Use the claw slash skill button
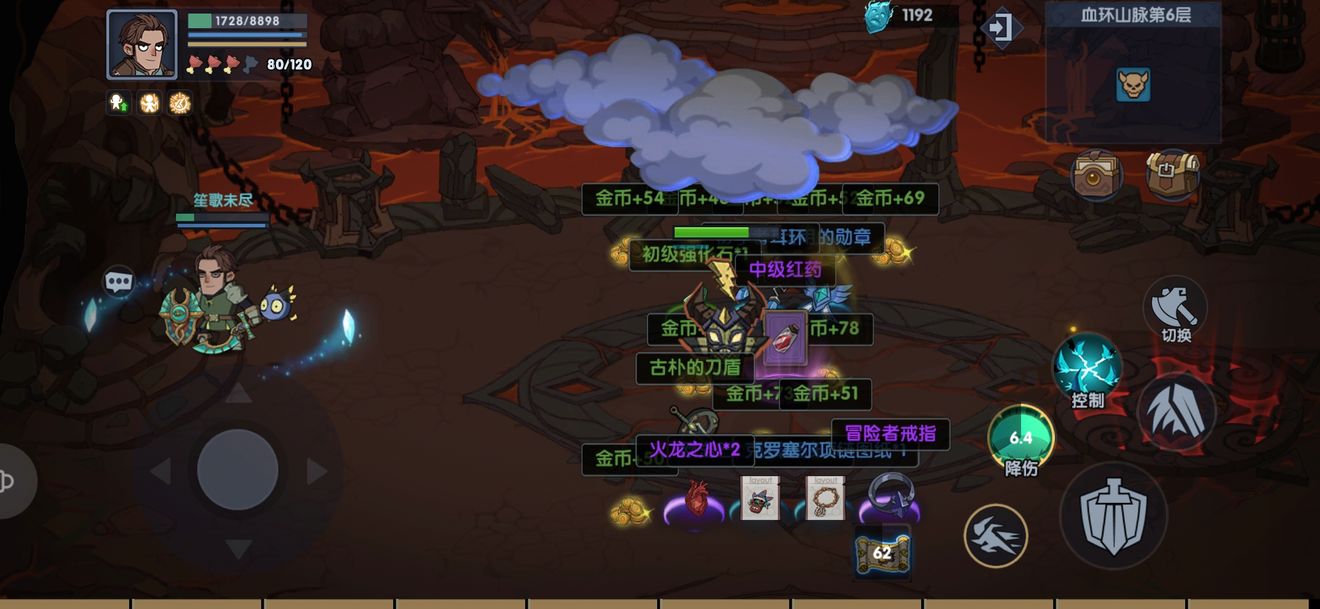 pos(1176,411)
